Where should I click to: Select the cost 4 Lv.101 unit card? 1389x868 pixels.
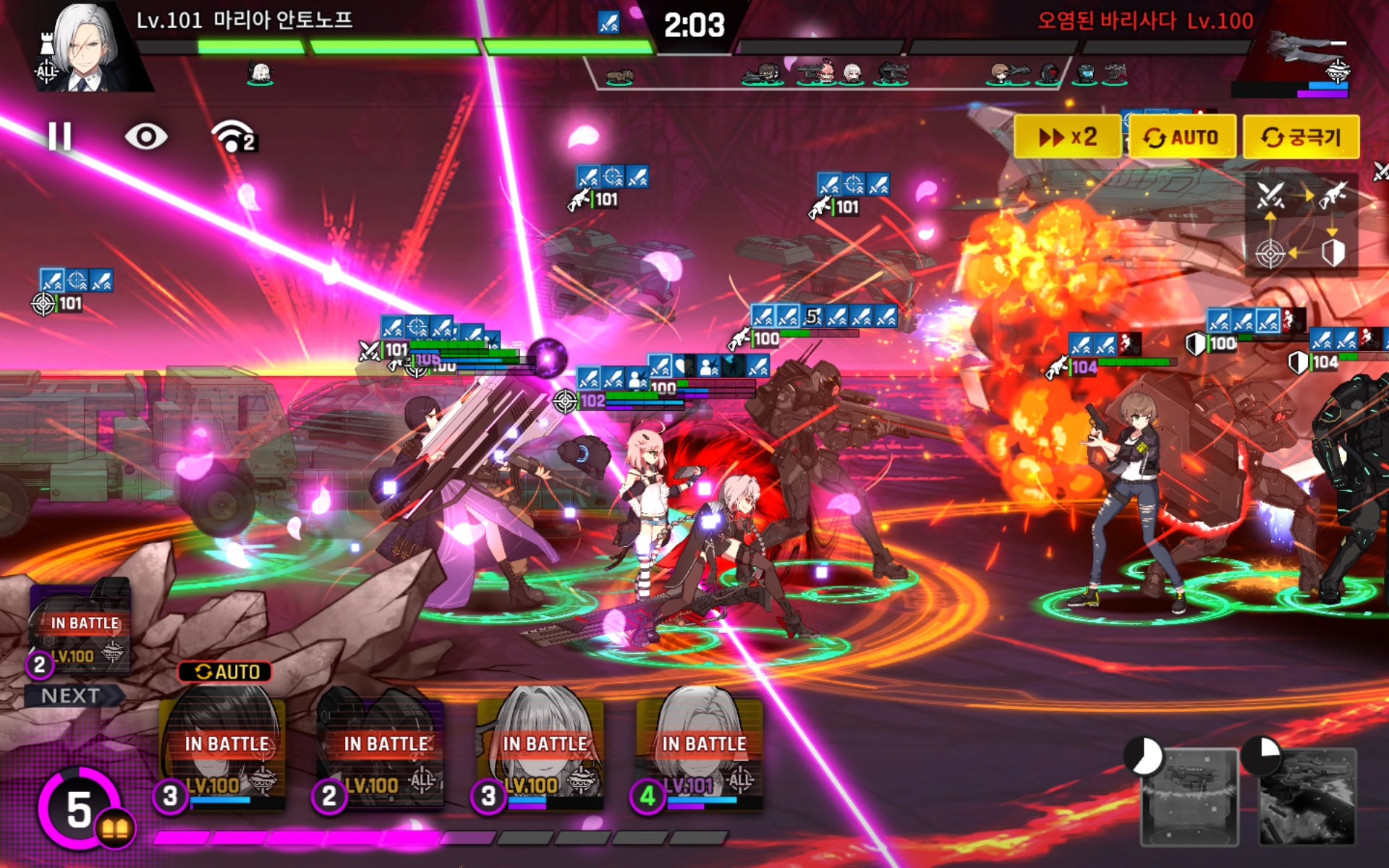click(x=702, y=749)
